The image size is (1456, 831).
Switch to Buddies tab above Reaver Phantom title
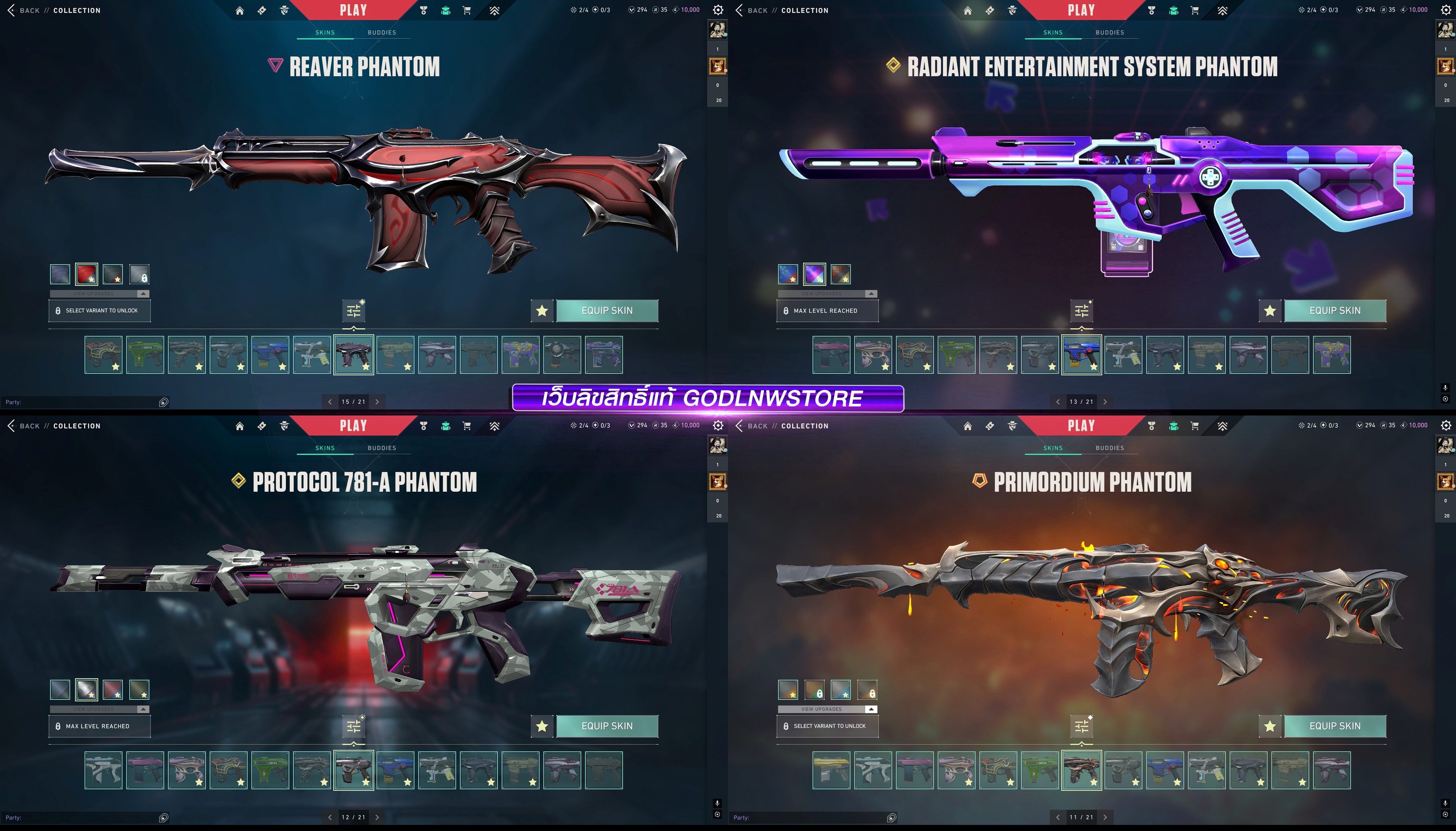tap(382, 33)
